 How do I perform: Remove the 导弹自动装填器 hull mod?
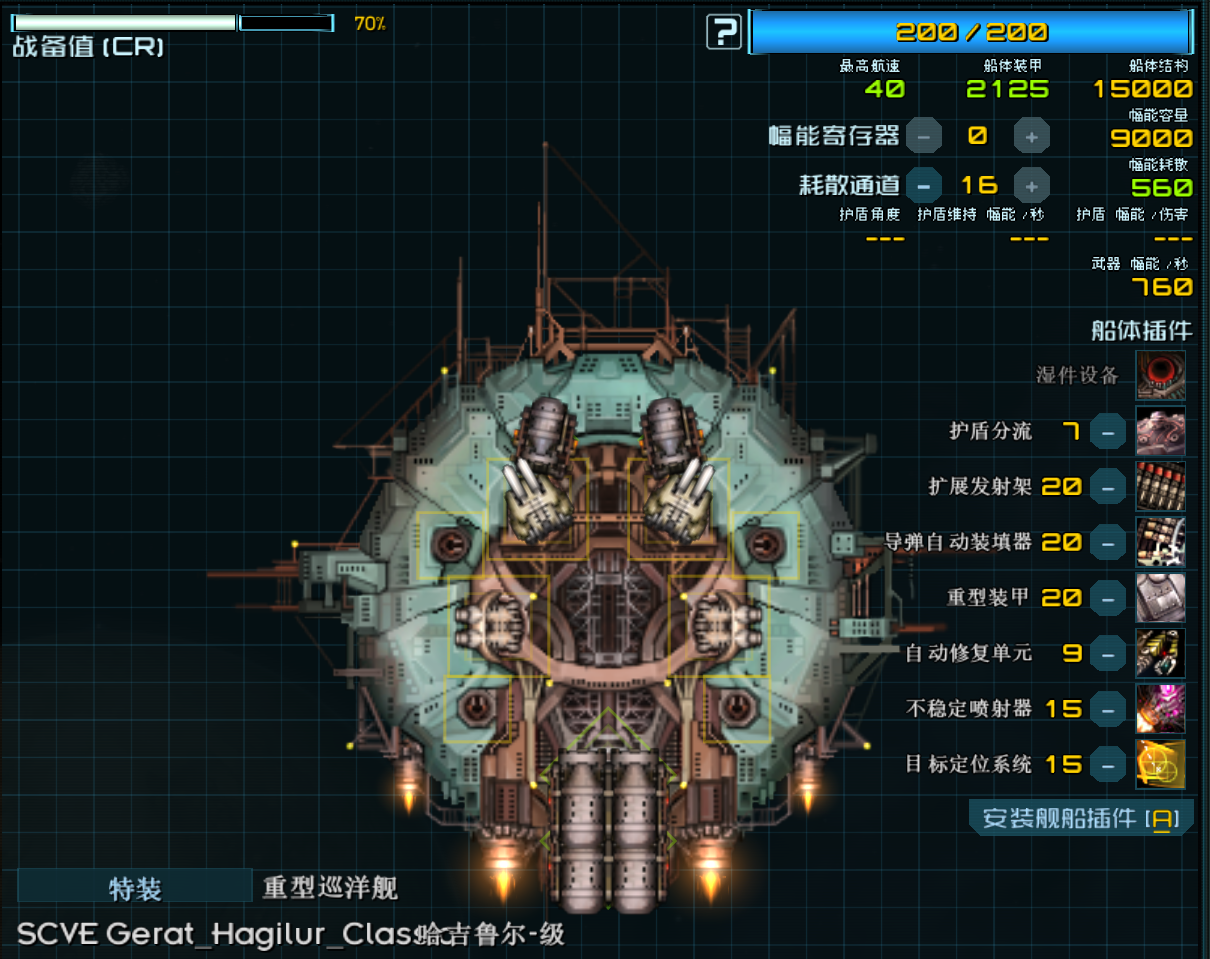[x=1107, y=542]
